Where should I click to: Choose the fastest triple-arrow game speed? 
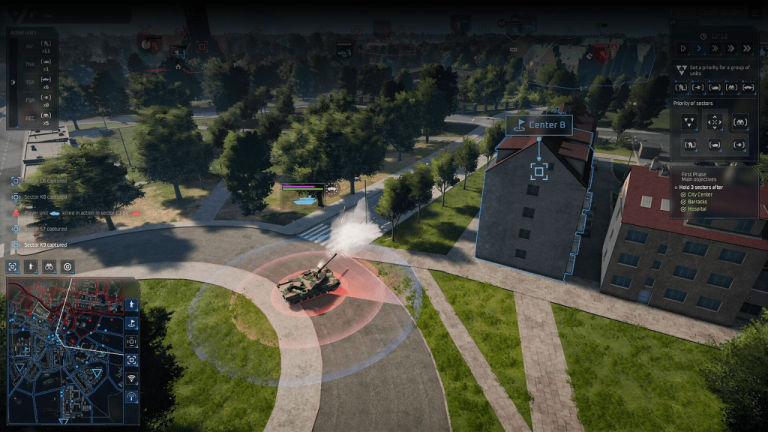pos(745,47)
